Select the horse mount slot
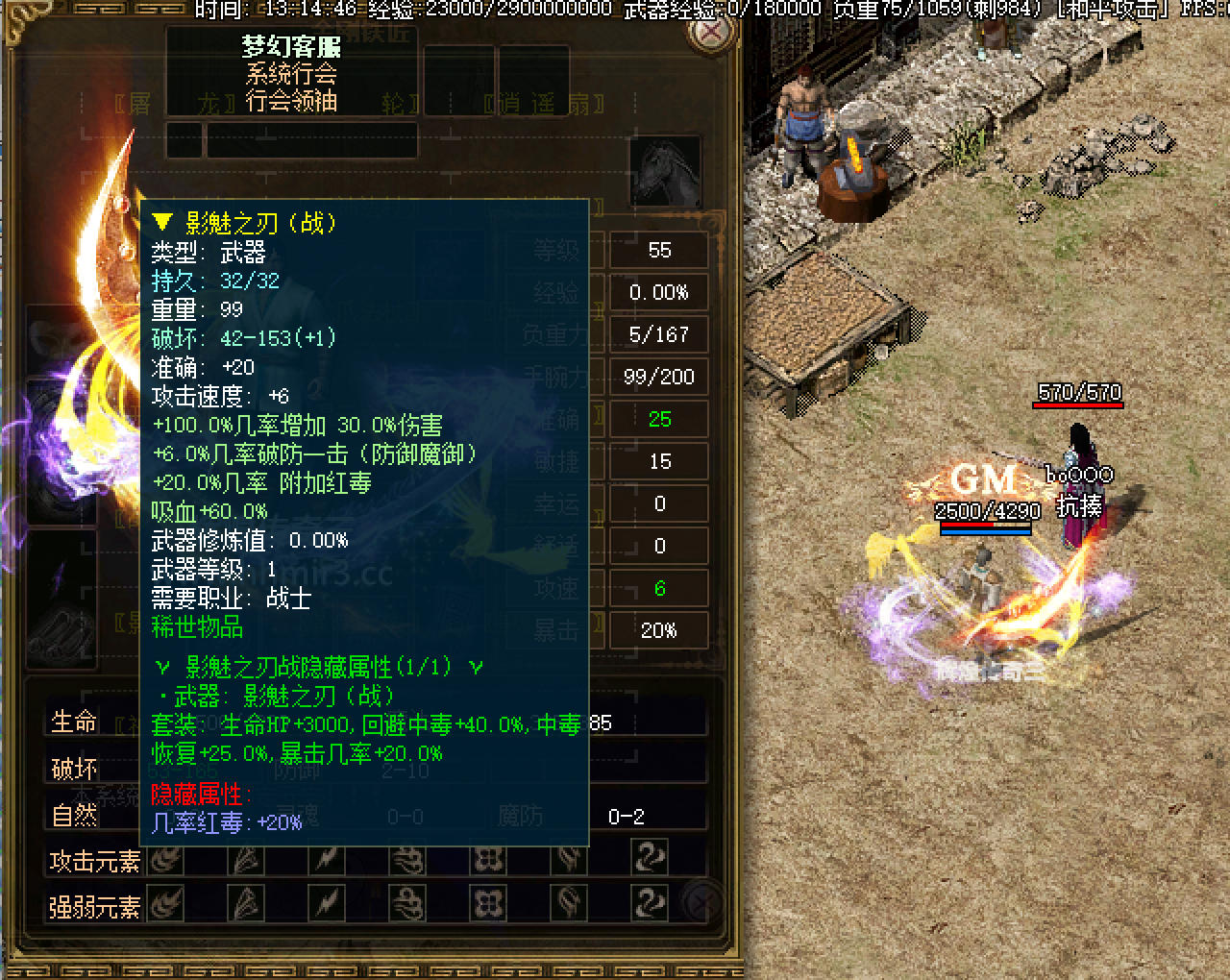The width and height of the screenshot is (1230, 980). tap(664, 170)
